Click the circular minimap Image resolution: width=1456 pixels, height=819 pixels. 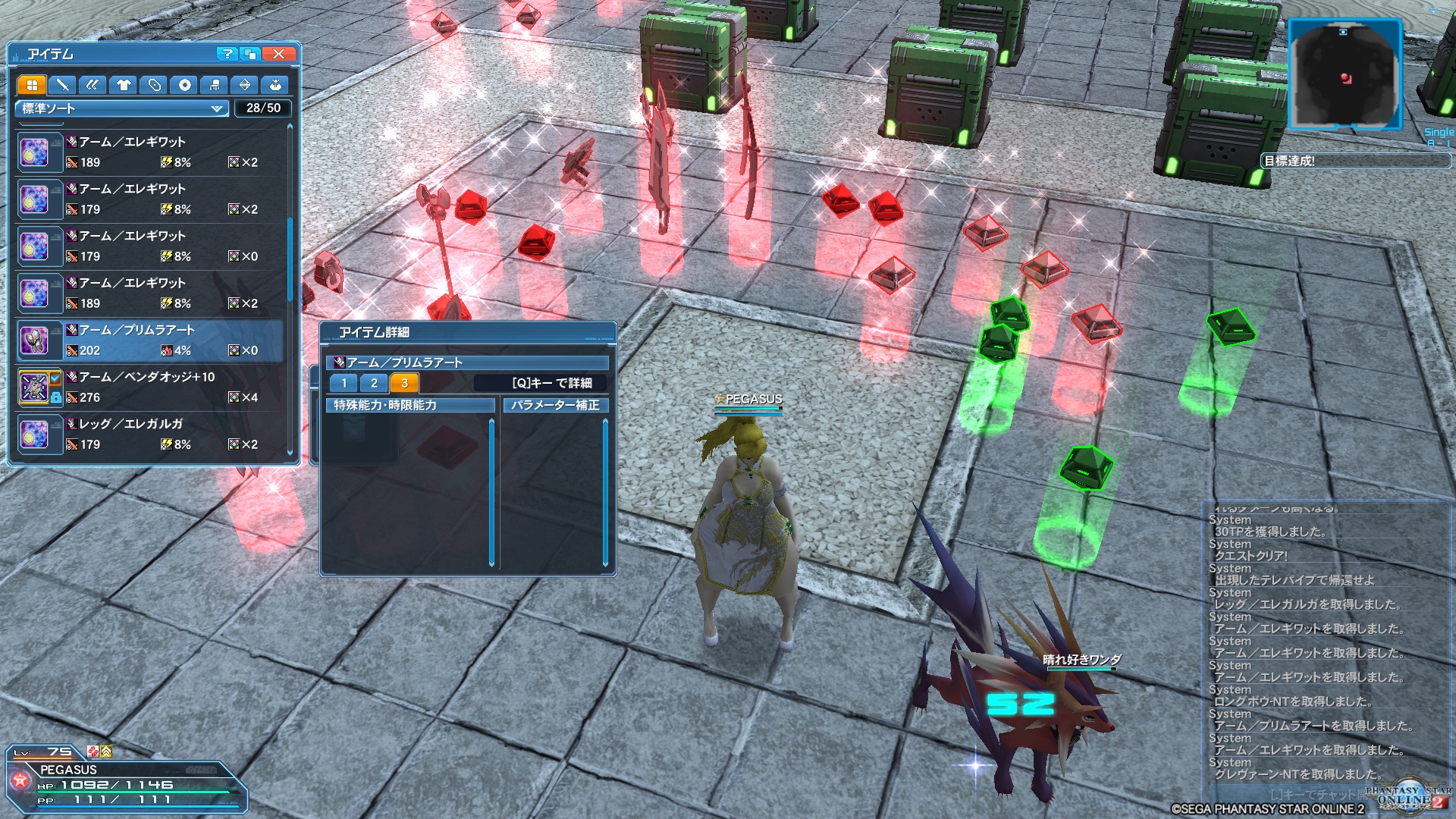pos(1345,74)
